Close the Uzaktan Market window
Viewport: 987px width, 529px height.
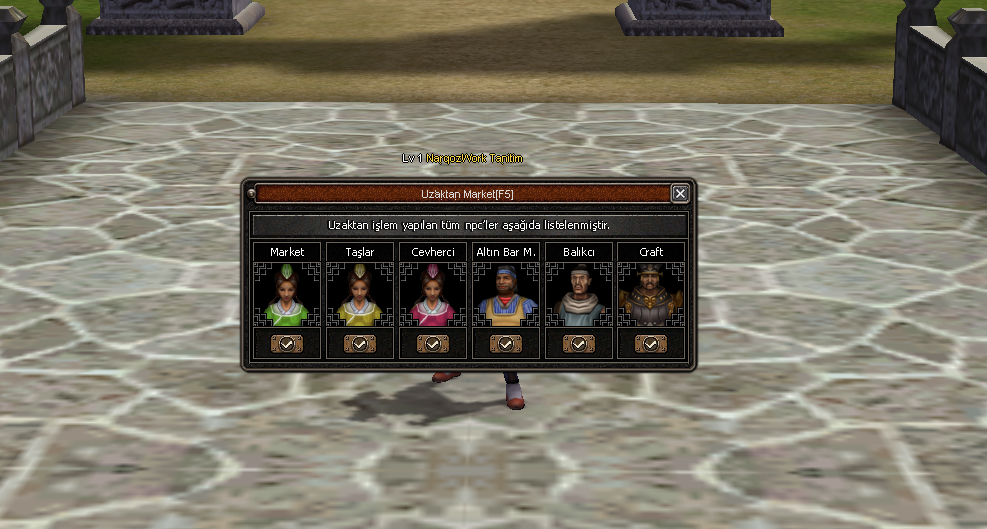point(680,193)
